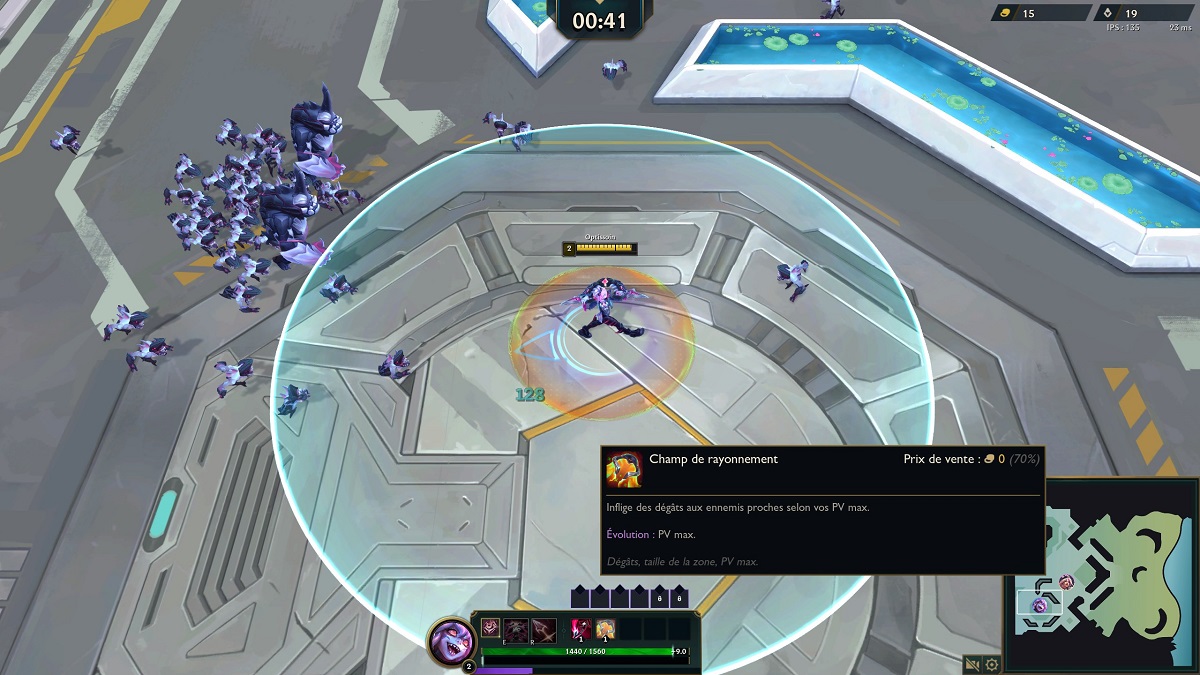This screenshot has width=1200, height=675.
Task: Activate the R arrow ability icon
Action: point(544,629)
